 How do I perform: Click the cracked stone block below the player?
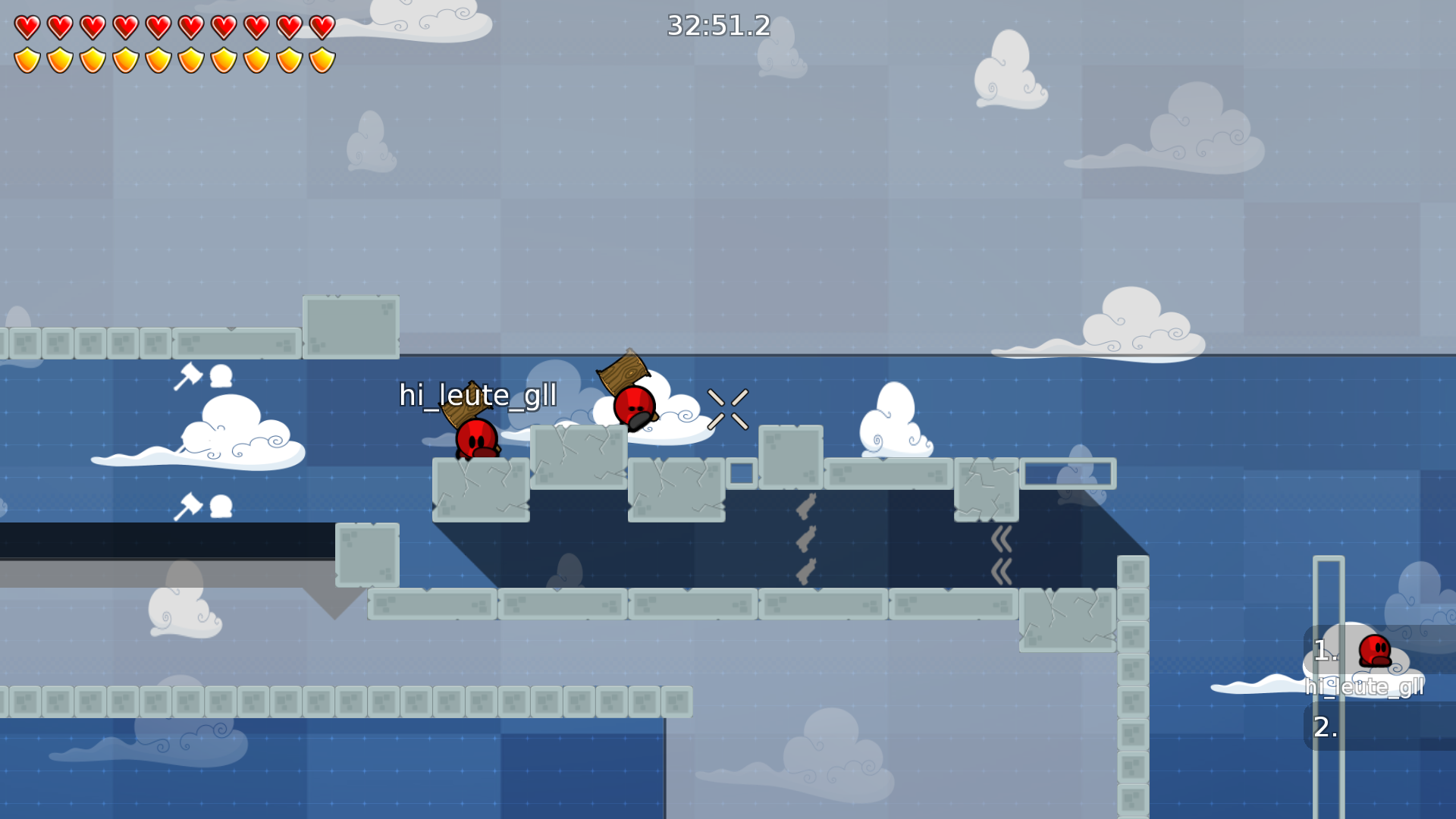coord(480,489)
